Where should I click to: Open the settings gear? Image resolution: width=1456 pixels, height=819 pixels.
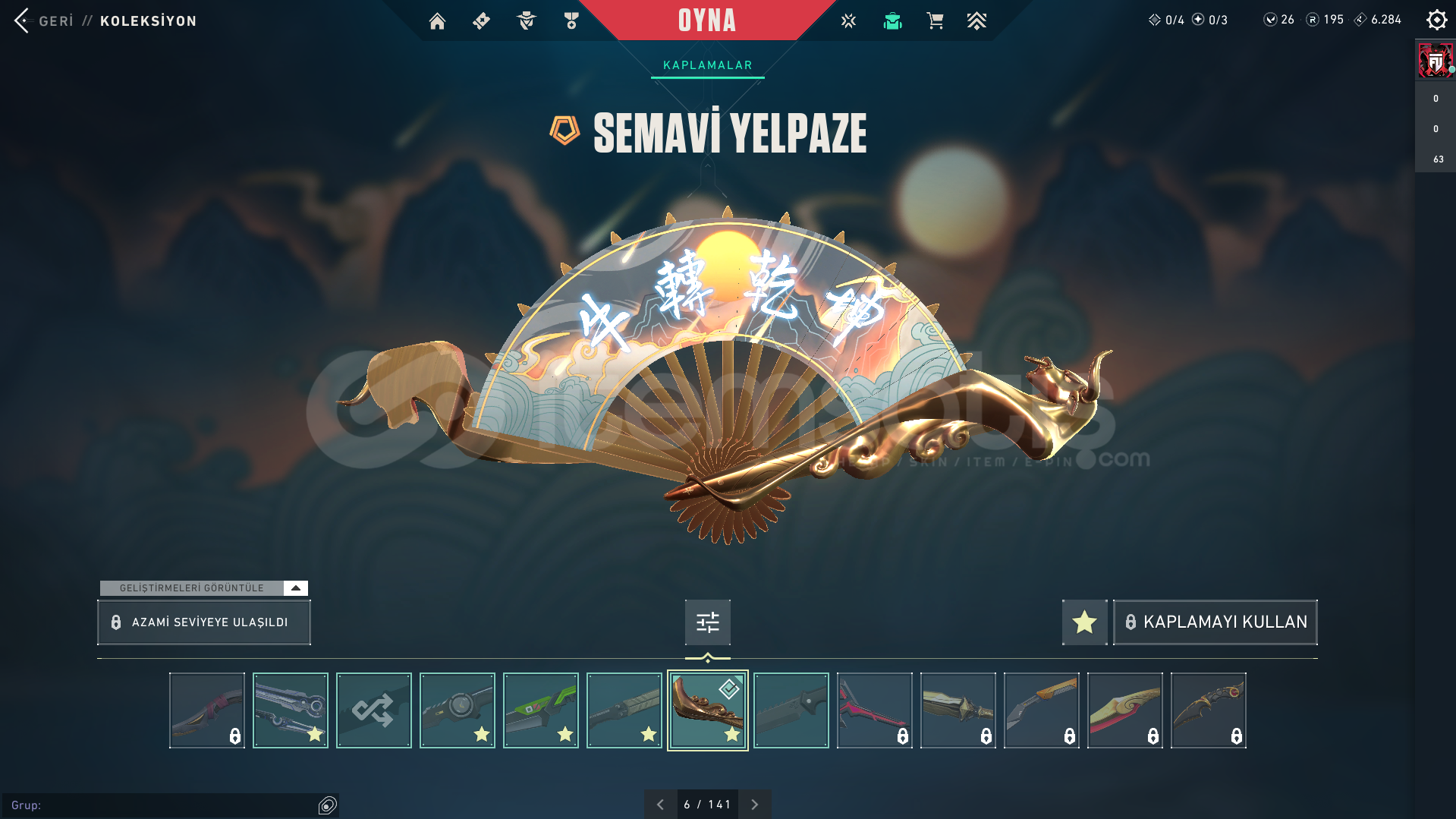pos(1436,20)
